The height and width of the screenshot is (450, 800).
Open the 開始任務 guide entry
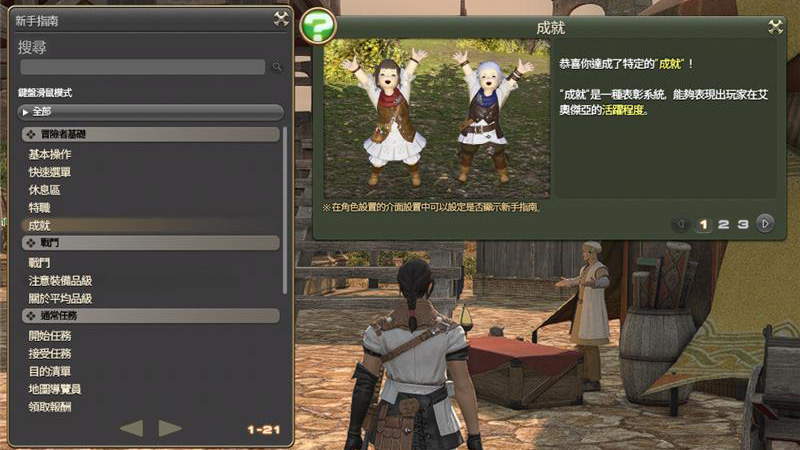(x=50, y=335)
